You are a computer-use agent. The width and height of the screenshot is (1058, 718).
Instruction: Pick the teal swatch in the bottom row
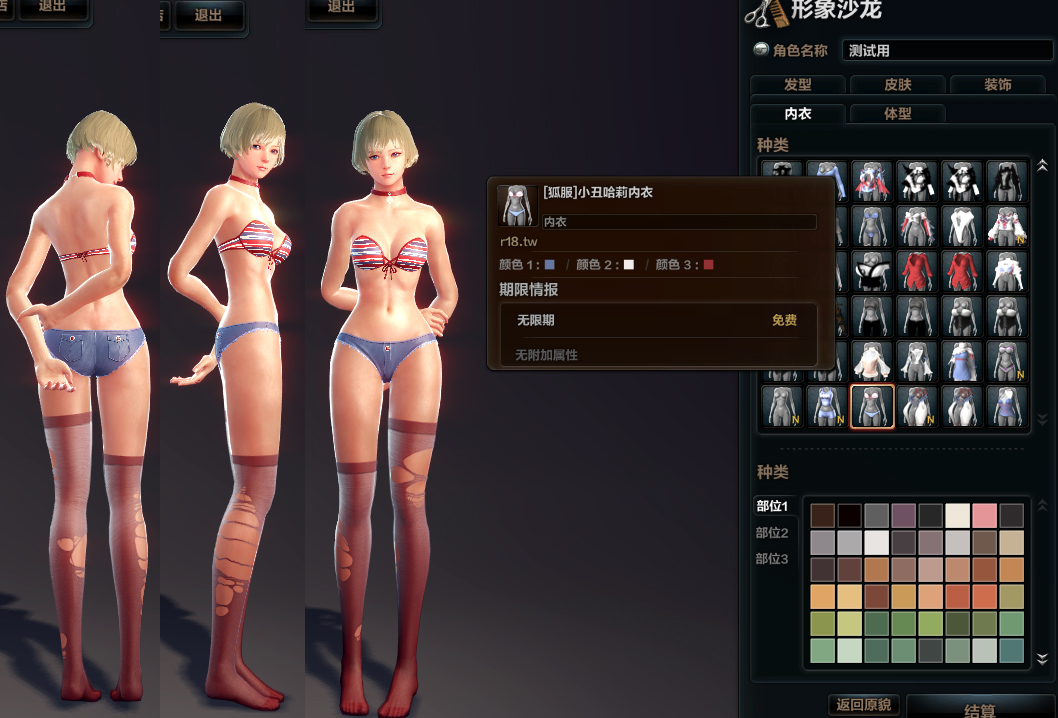1012,651
